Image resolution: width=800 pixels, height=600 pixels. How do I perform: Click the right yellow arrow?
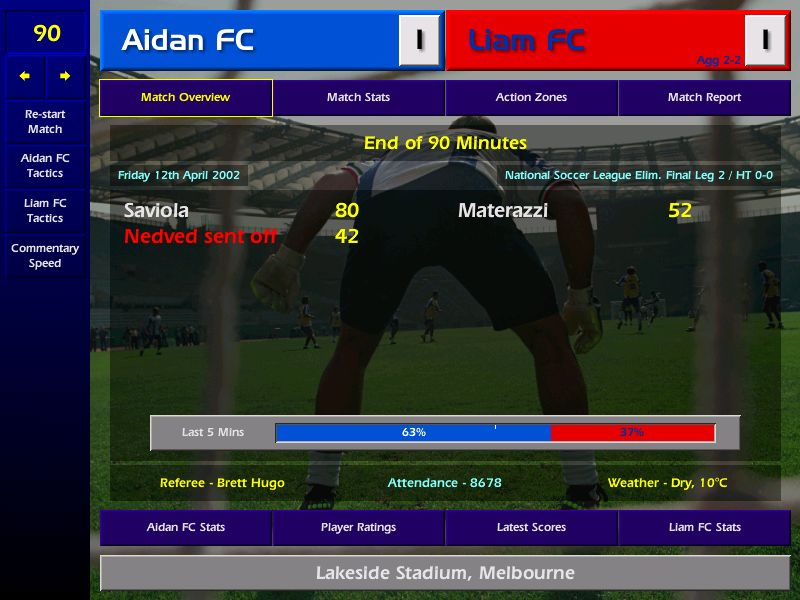[65, 76]
